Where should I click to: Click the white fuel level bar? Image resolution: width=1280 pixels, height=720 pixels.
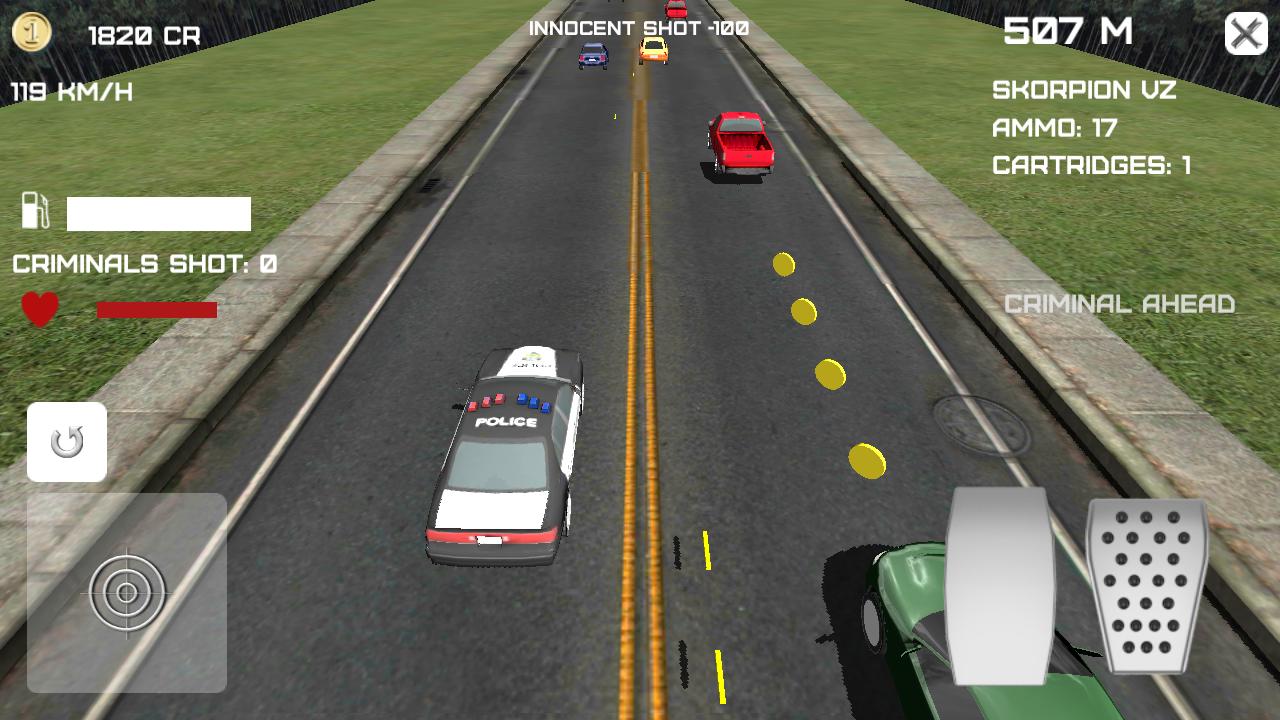(x=157, y=214)
